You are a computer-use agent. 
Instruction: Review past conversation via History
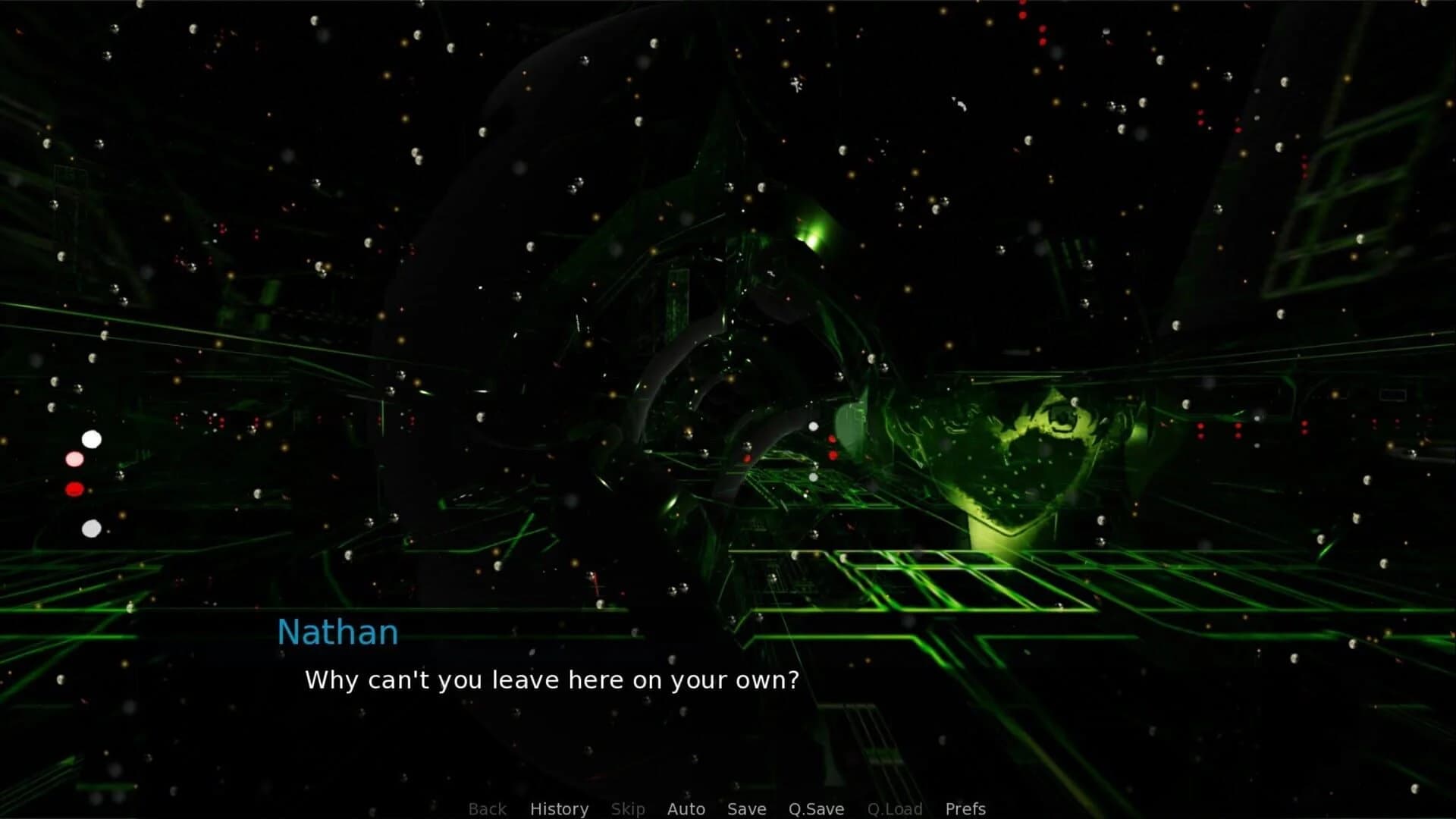559,808
